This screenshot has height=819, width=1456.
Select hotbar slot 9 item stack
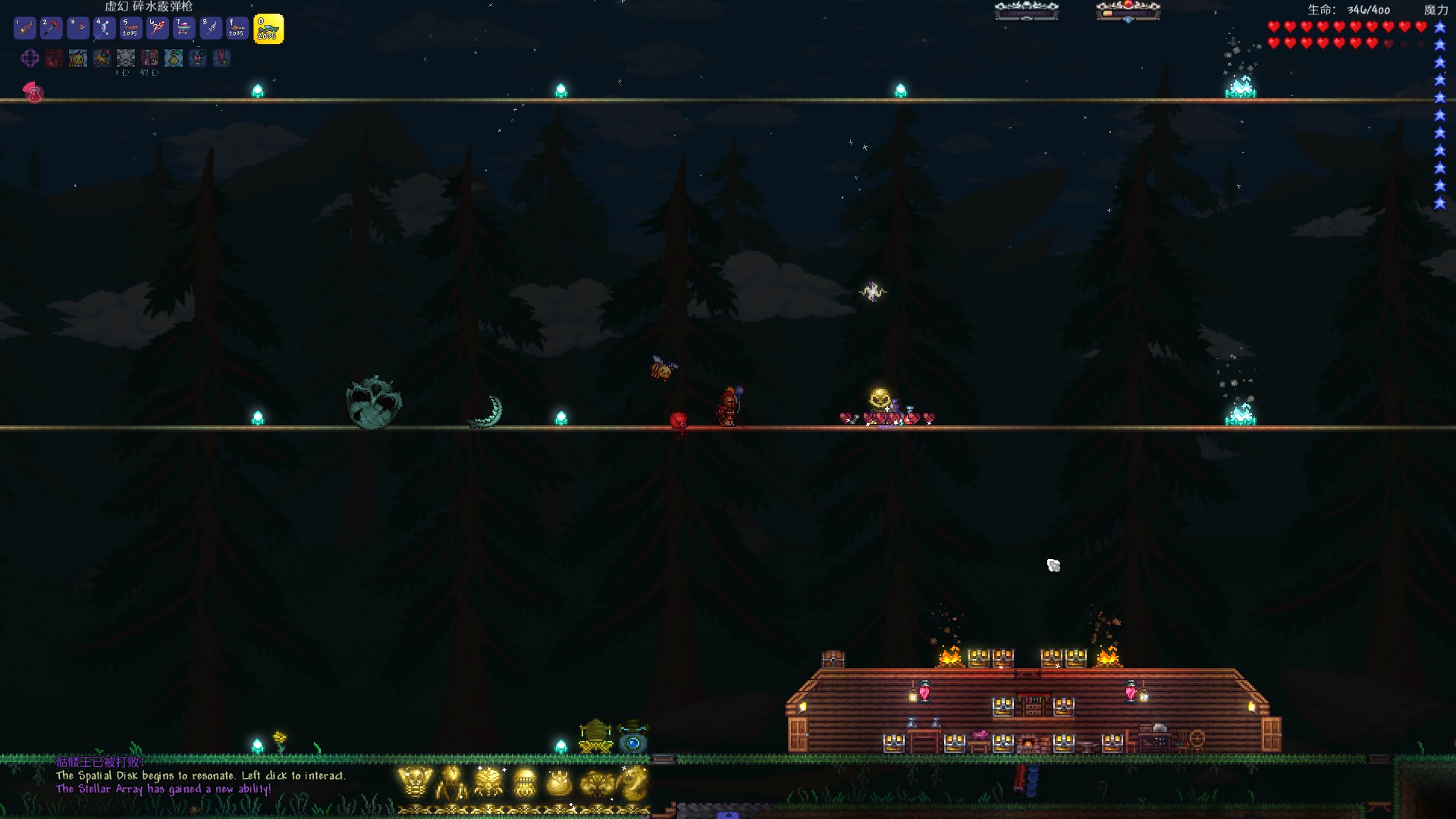[237, 29]
